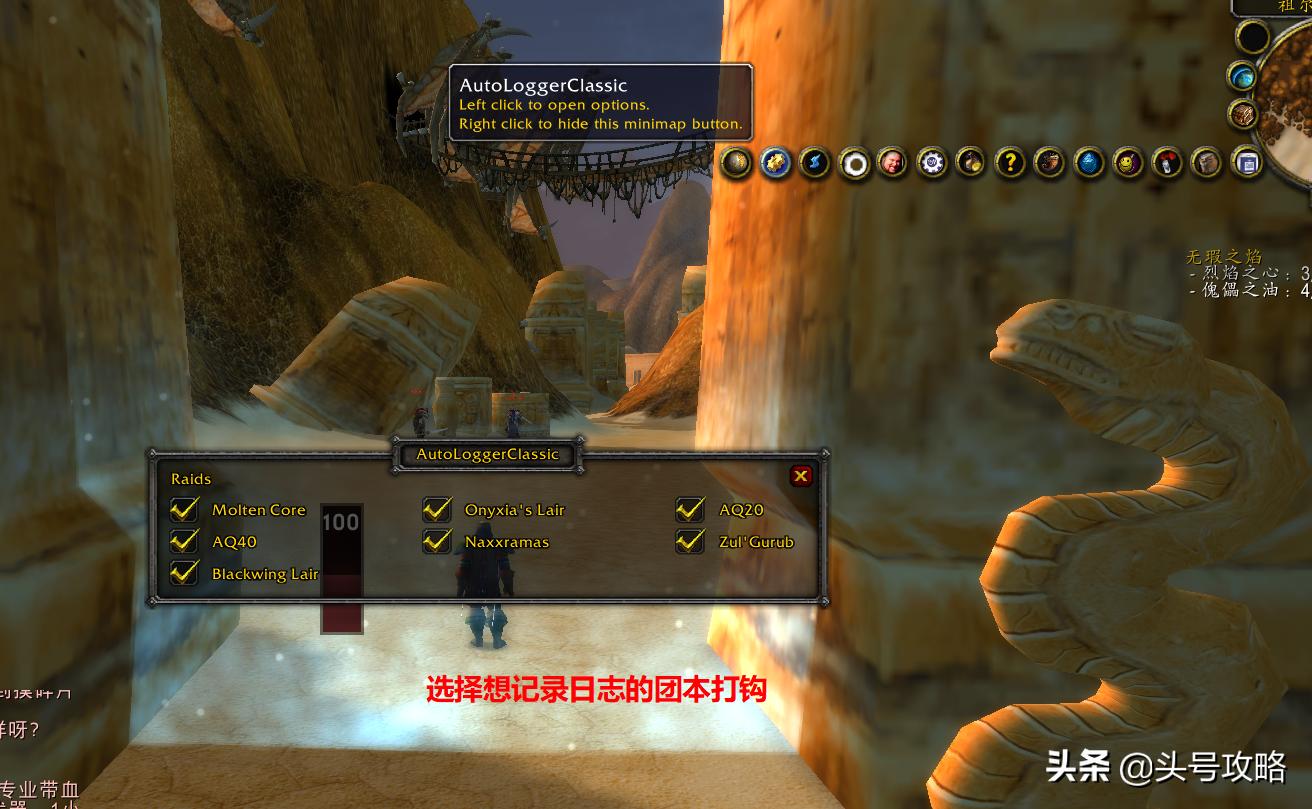Disable logging for AQ20
Viewport: 1312px width, 809px height.
pyautogui.click(x=690, y=510)
